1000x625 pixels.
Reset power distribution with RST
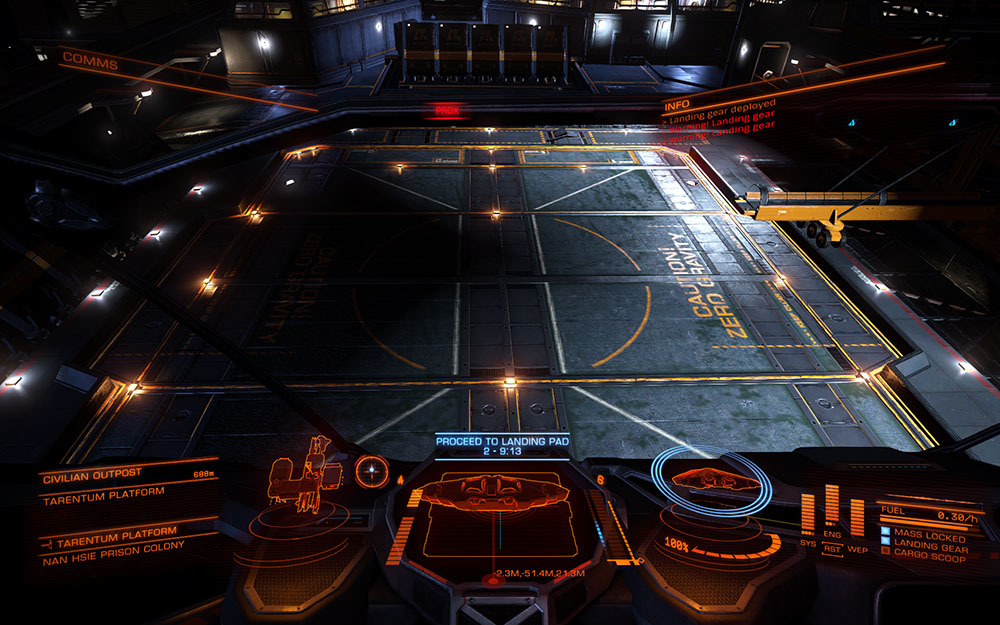tap(832, 548)
